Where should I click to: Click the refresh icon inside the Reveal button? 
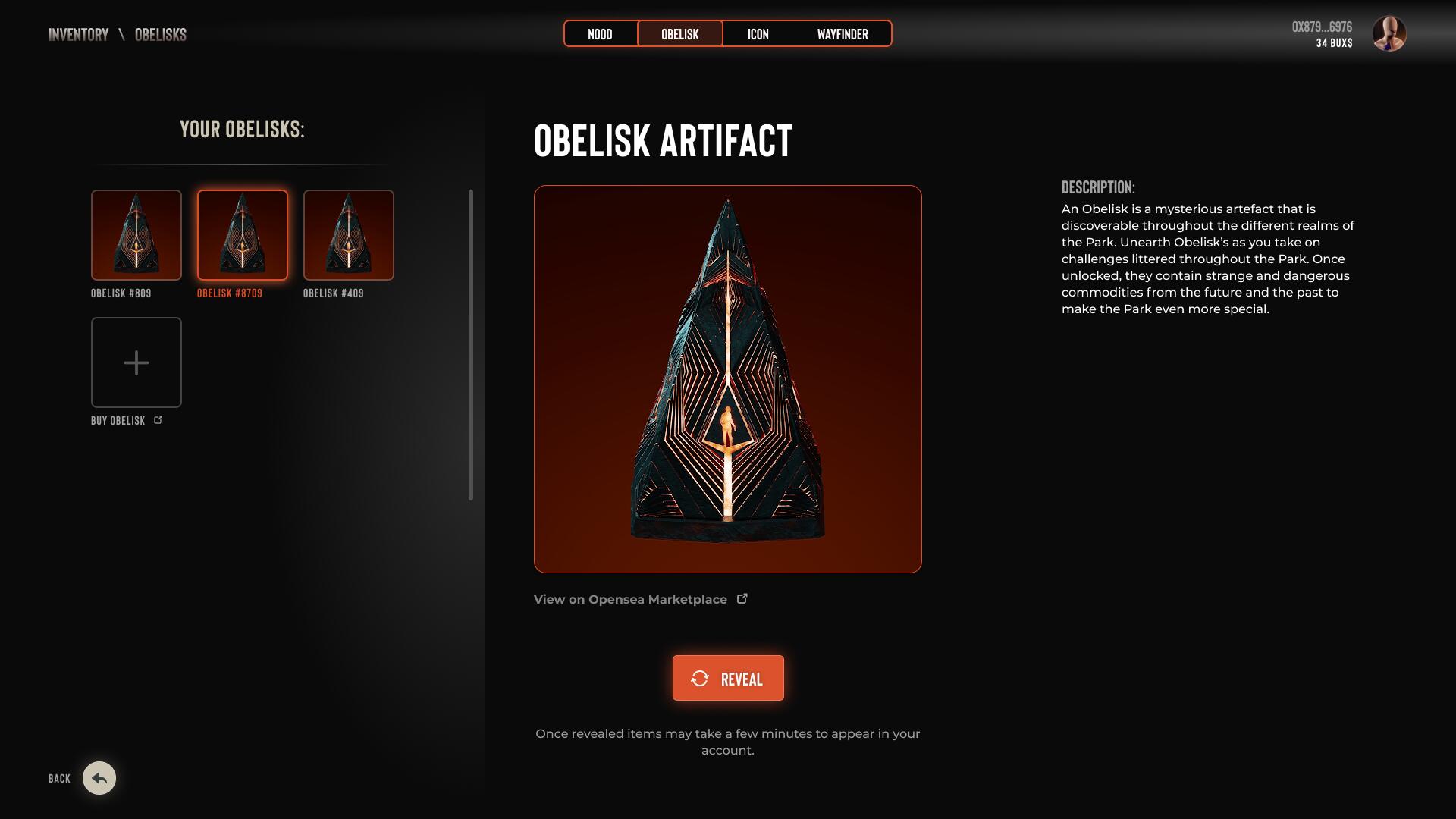701,678
